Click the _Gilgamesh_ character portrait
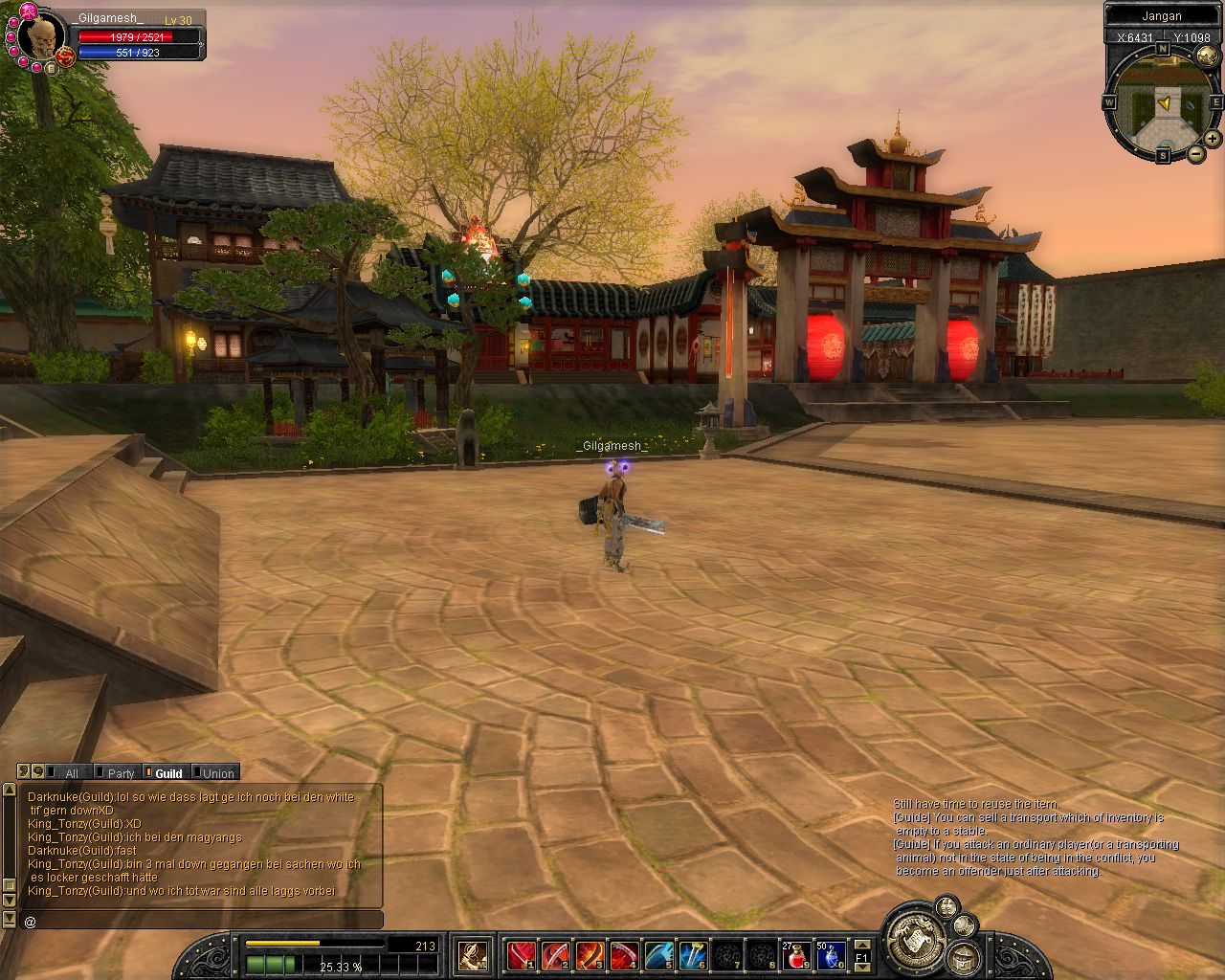 tap(41, 38)
